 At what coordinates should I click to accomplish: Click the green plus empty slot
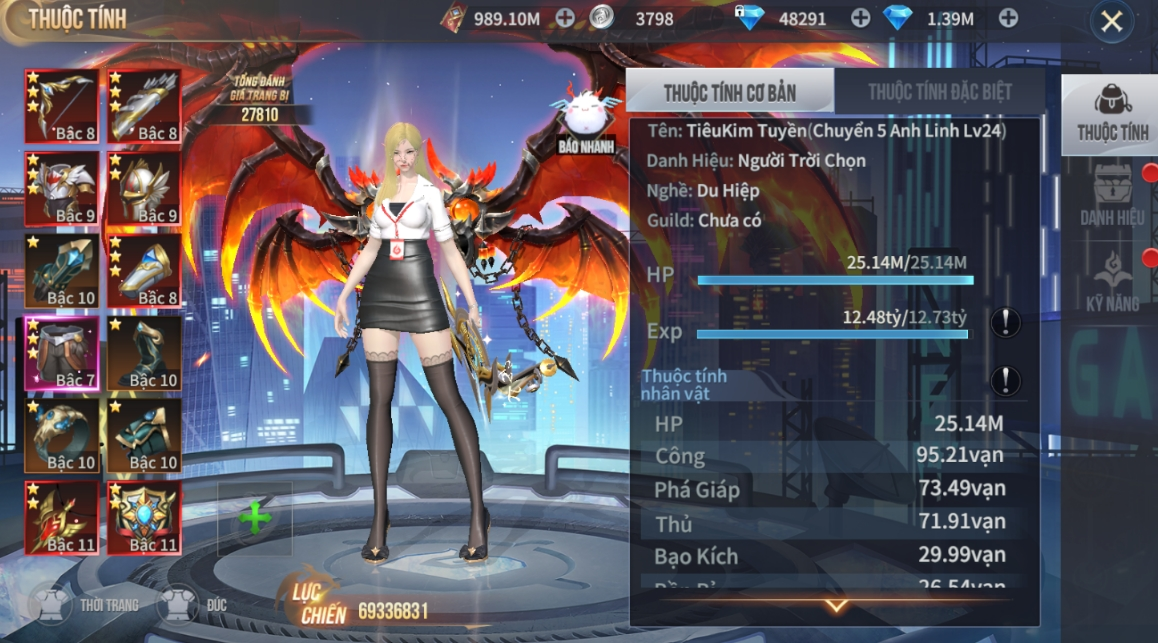point(255,518)
